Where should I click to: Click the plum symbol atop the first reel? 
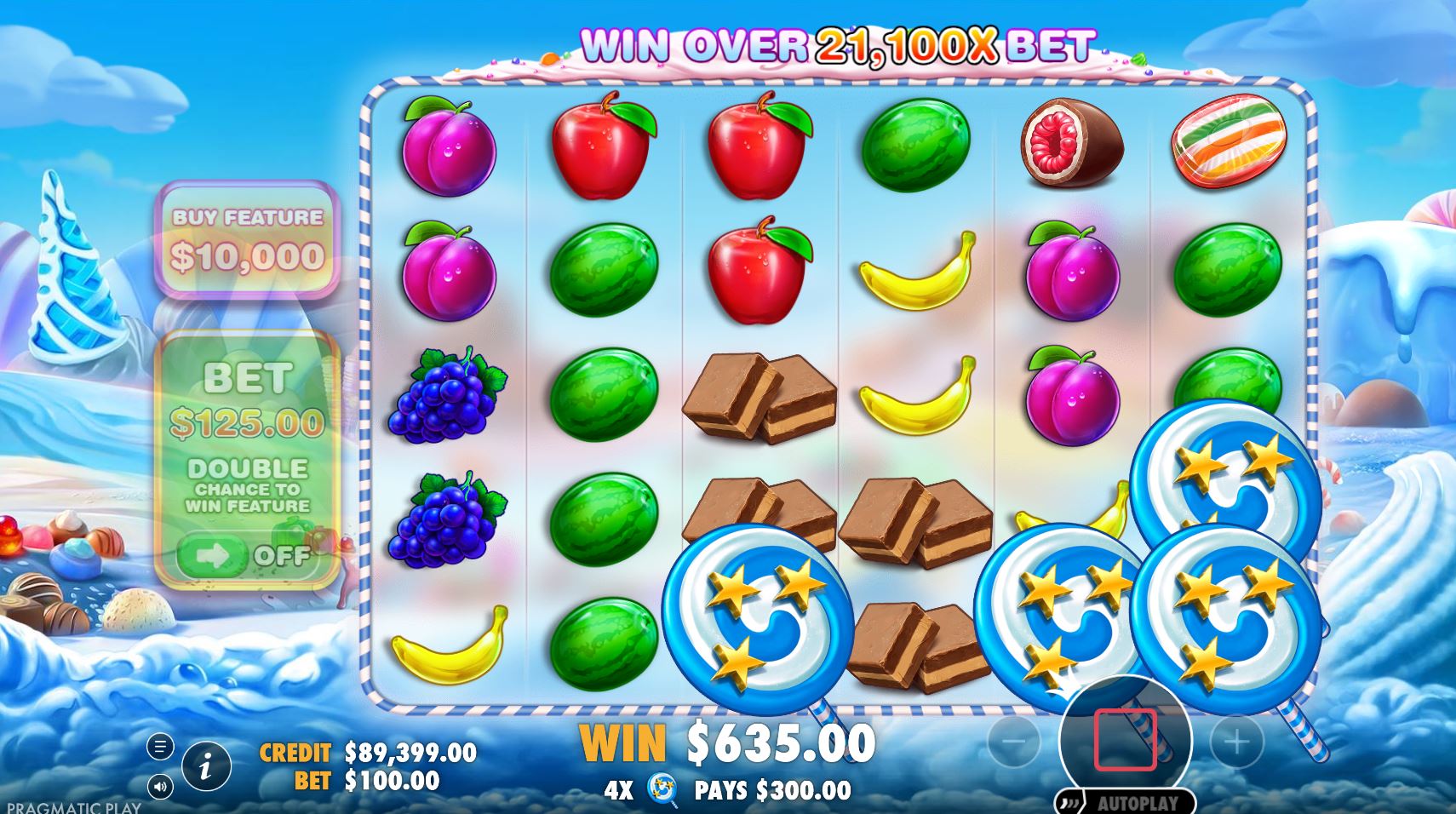pos(450,146)
